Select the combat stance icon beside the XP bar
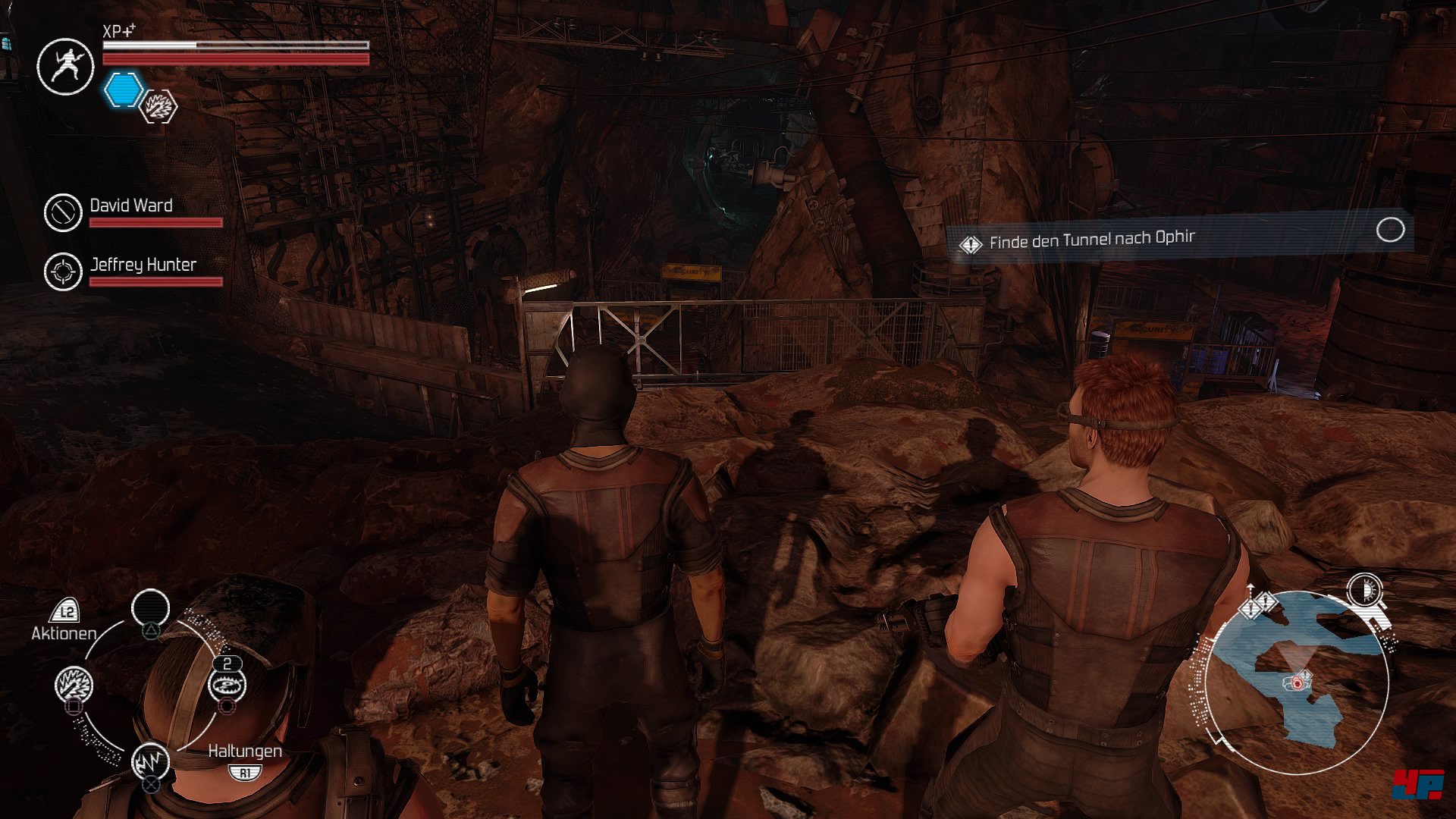1456x819 pixels. (x=65, y=67)
